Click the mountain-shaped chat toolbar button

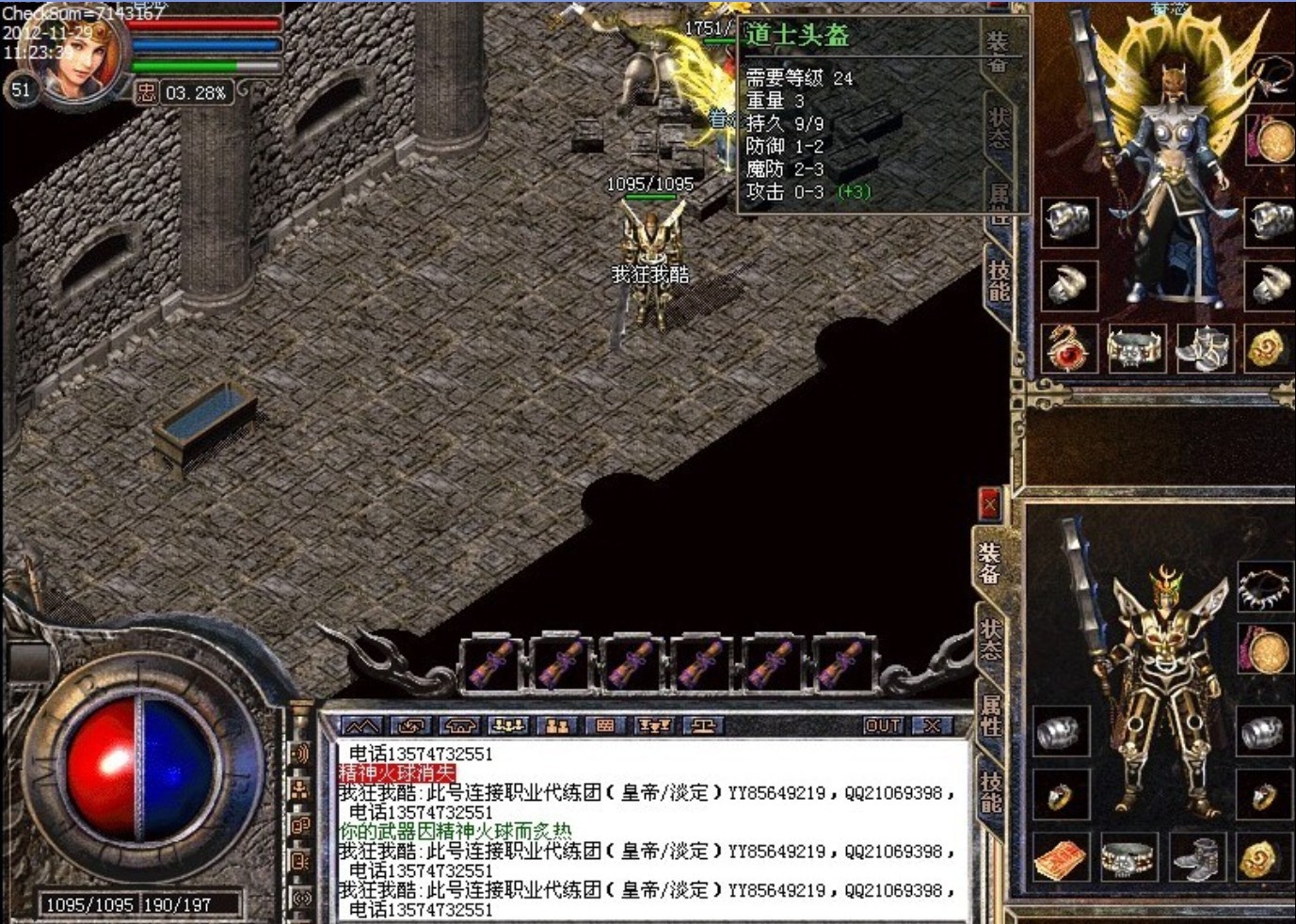(361, 725)
